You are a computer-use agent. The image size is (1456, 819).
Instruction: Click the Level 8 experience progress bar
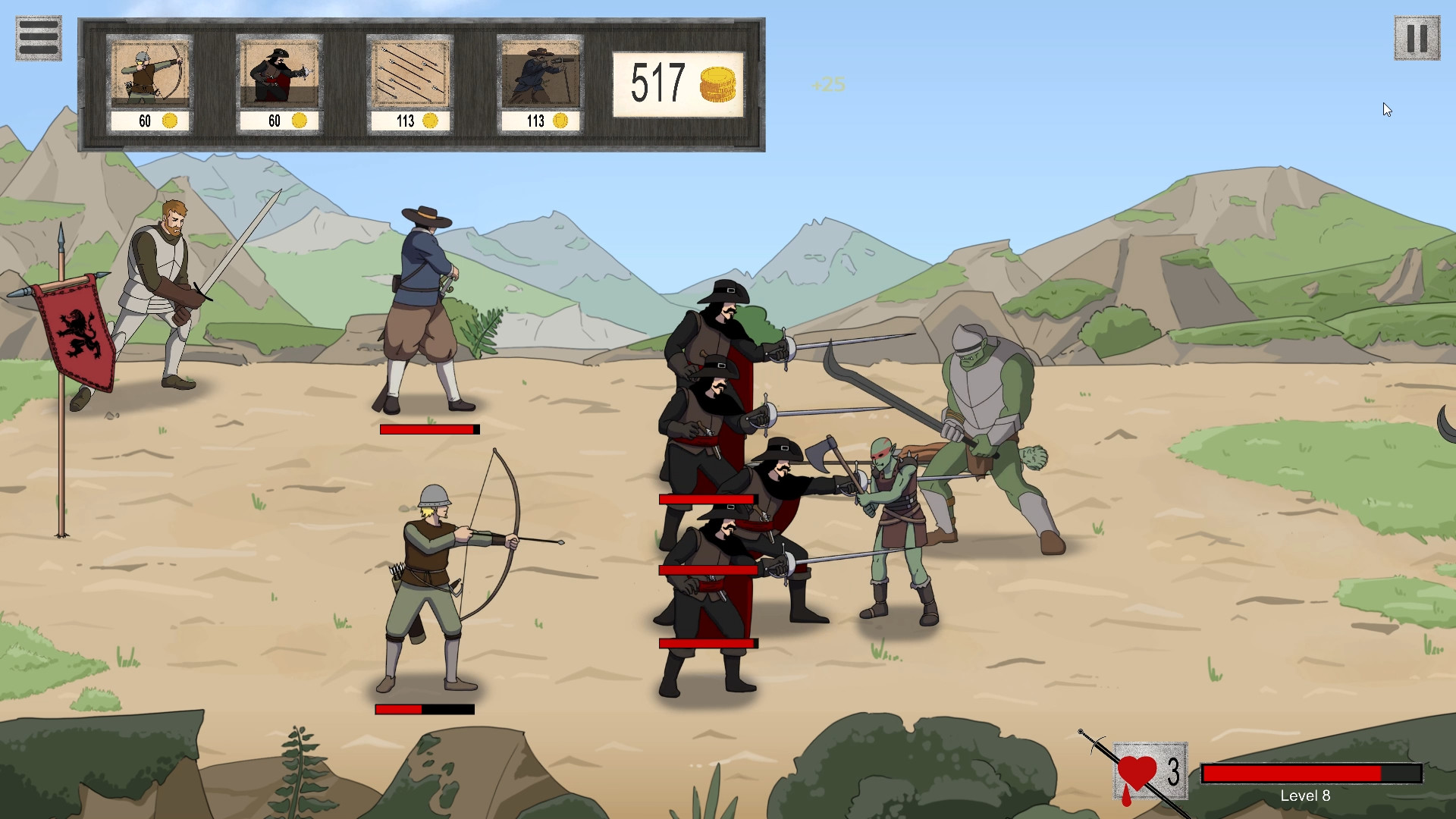1310,773
